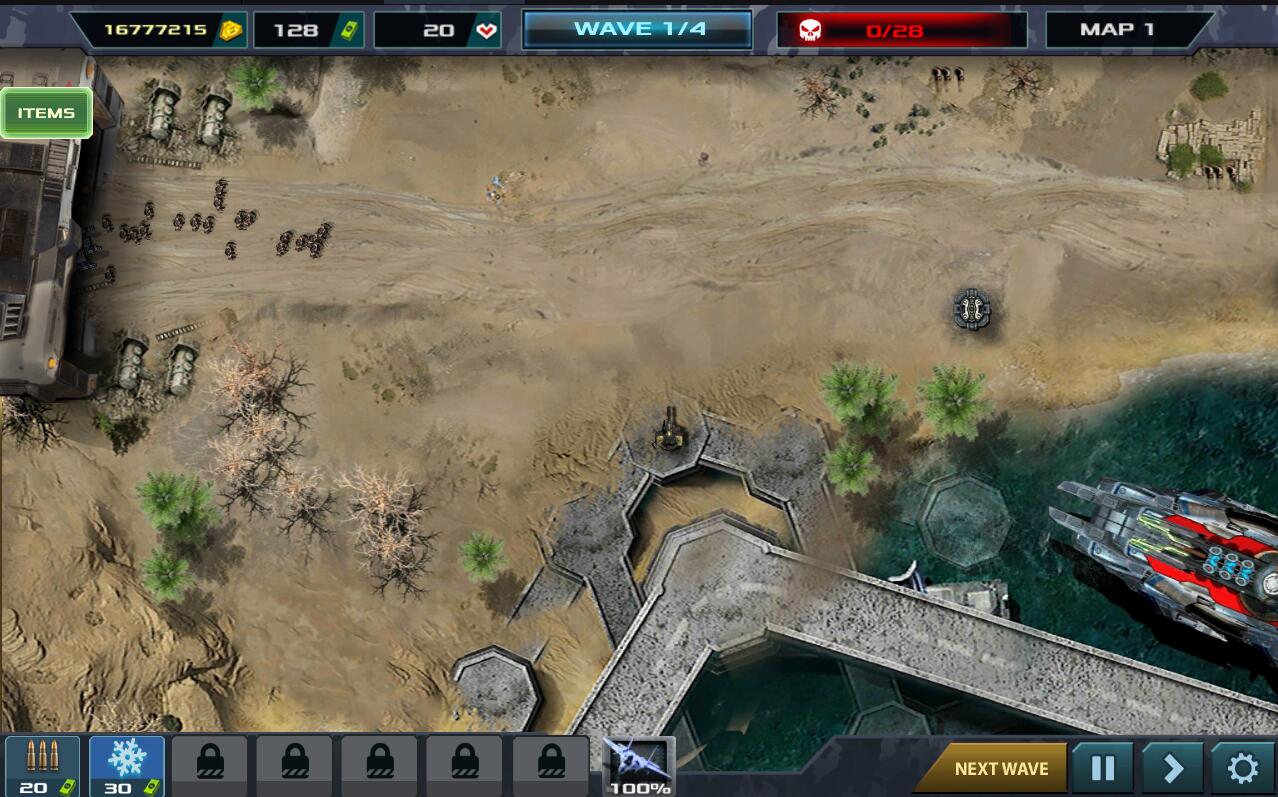The width and height of the screenshot is (1278, 797).
Task: Open the Items panel
Action: pos(46,113)
